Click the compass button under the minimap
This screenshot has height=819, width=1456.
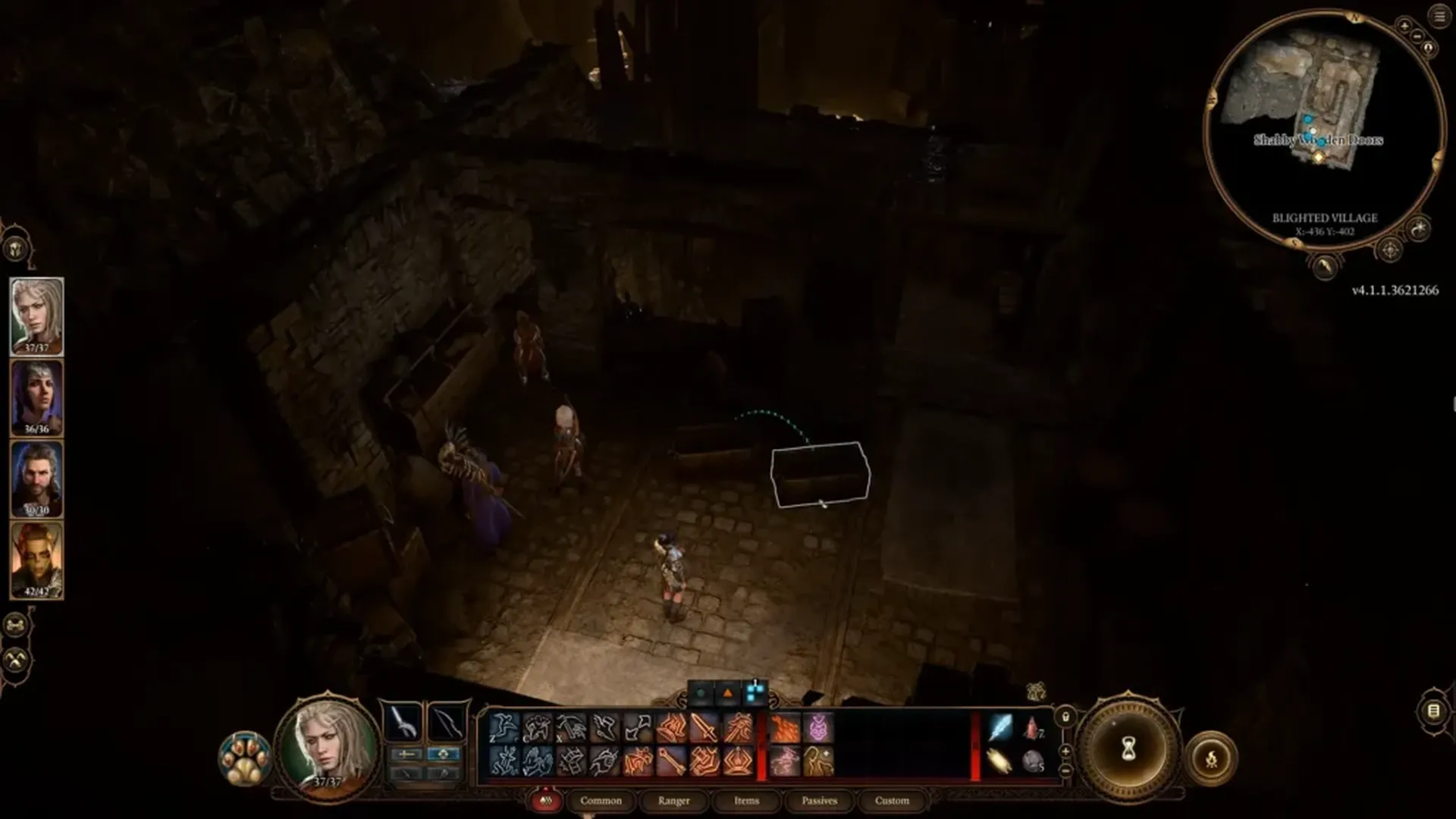(1390, 249)
